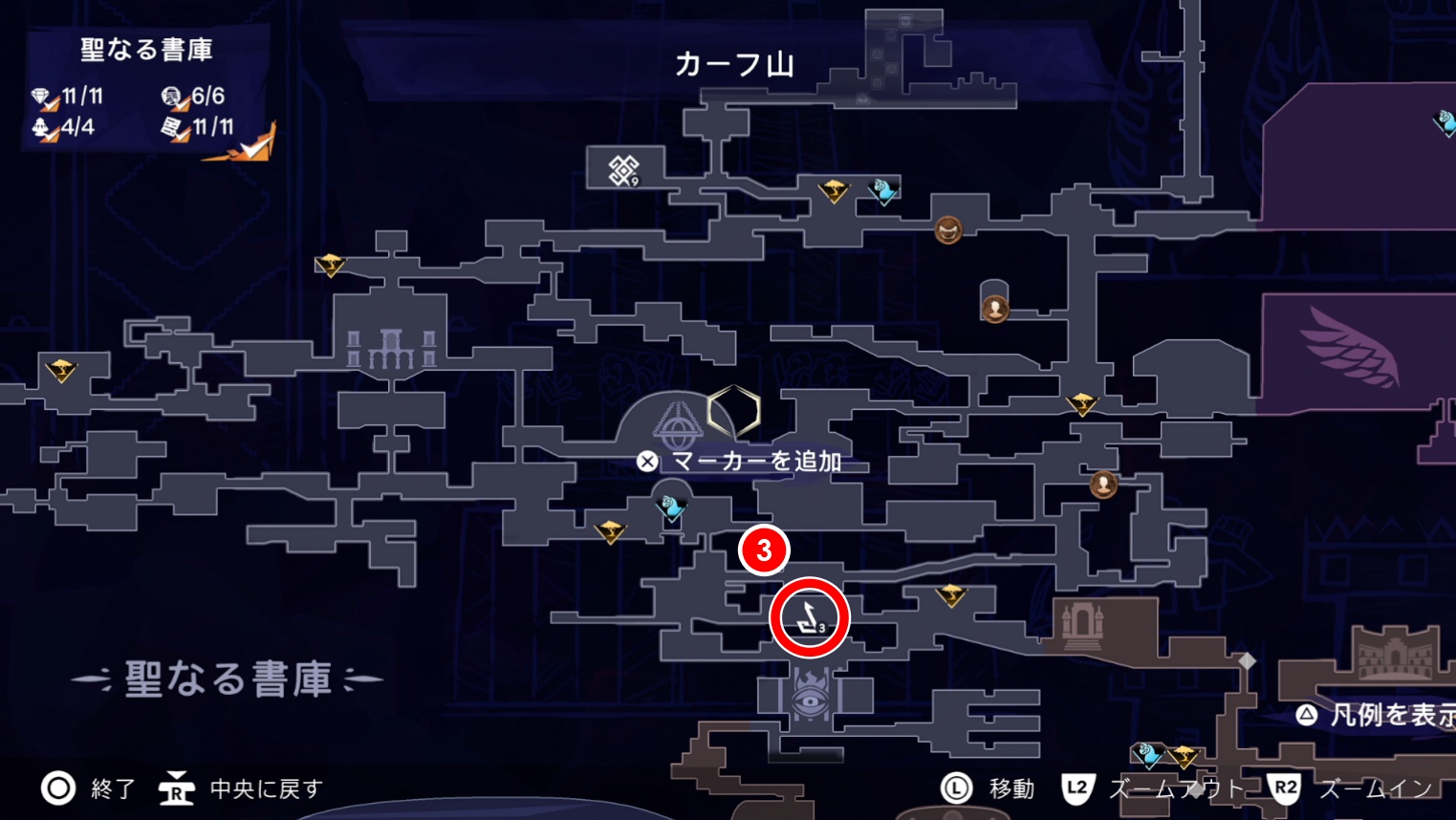The image size is (1456, 820).
Task: Select the grinning mask character marker
Action: coord(947,229)
